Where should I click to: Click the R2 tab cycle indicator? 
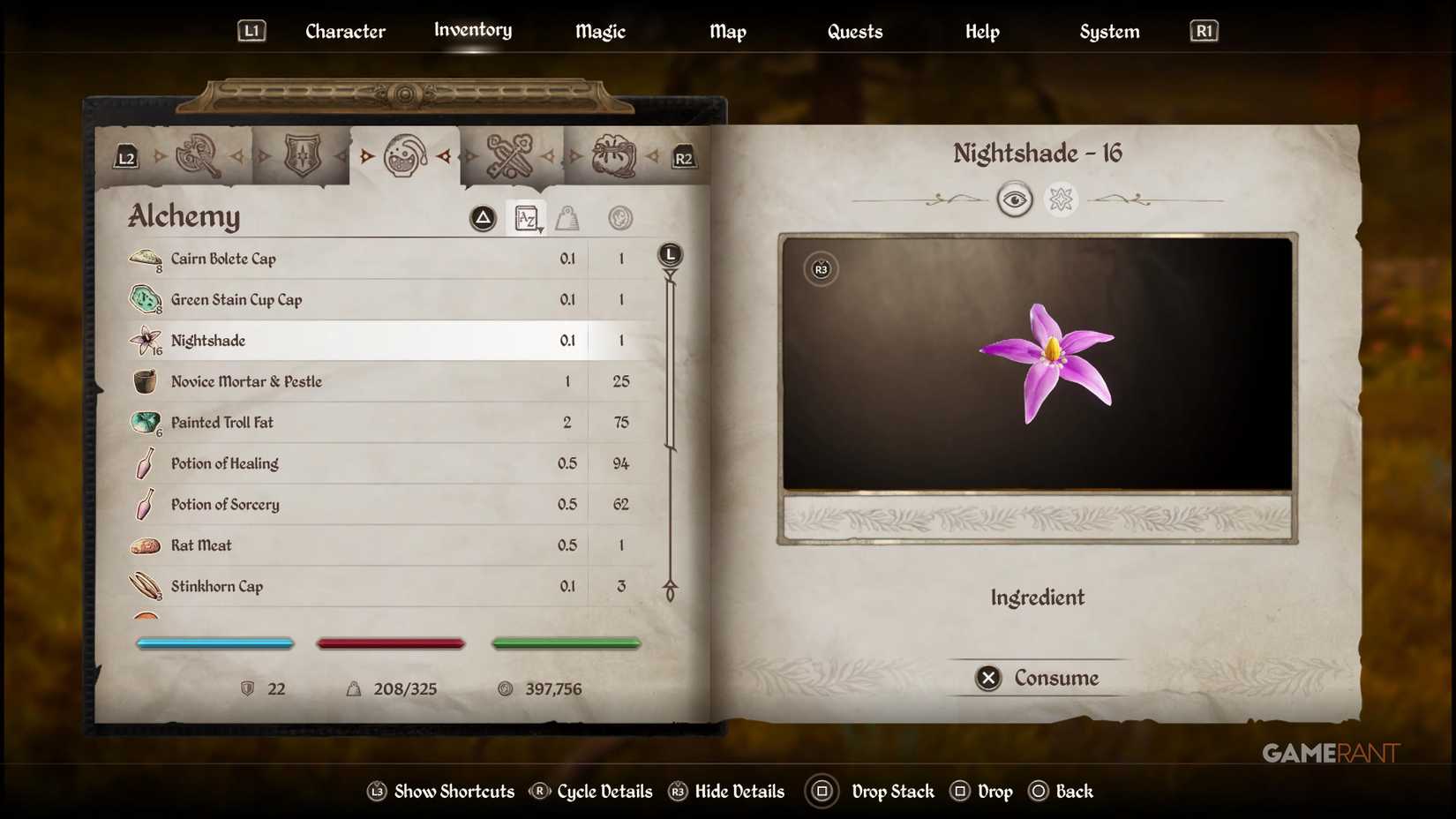pyautogui.click(x=685, y=157)
